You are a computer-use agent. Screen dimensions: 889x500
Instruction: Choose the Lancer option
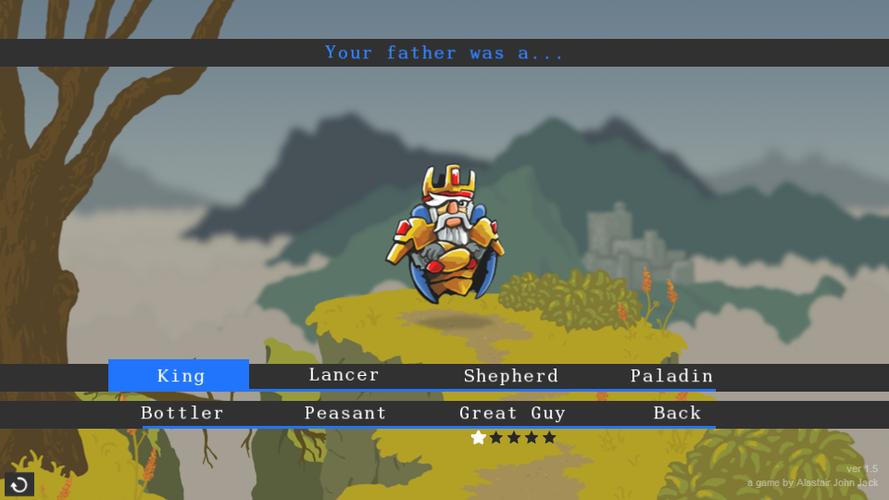[x=343, y=375]
